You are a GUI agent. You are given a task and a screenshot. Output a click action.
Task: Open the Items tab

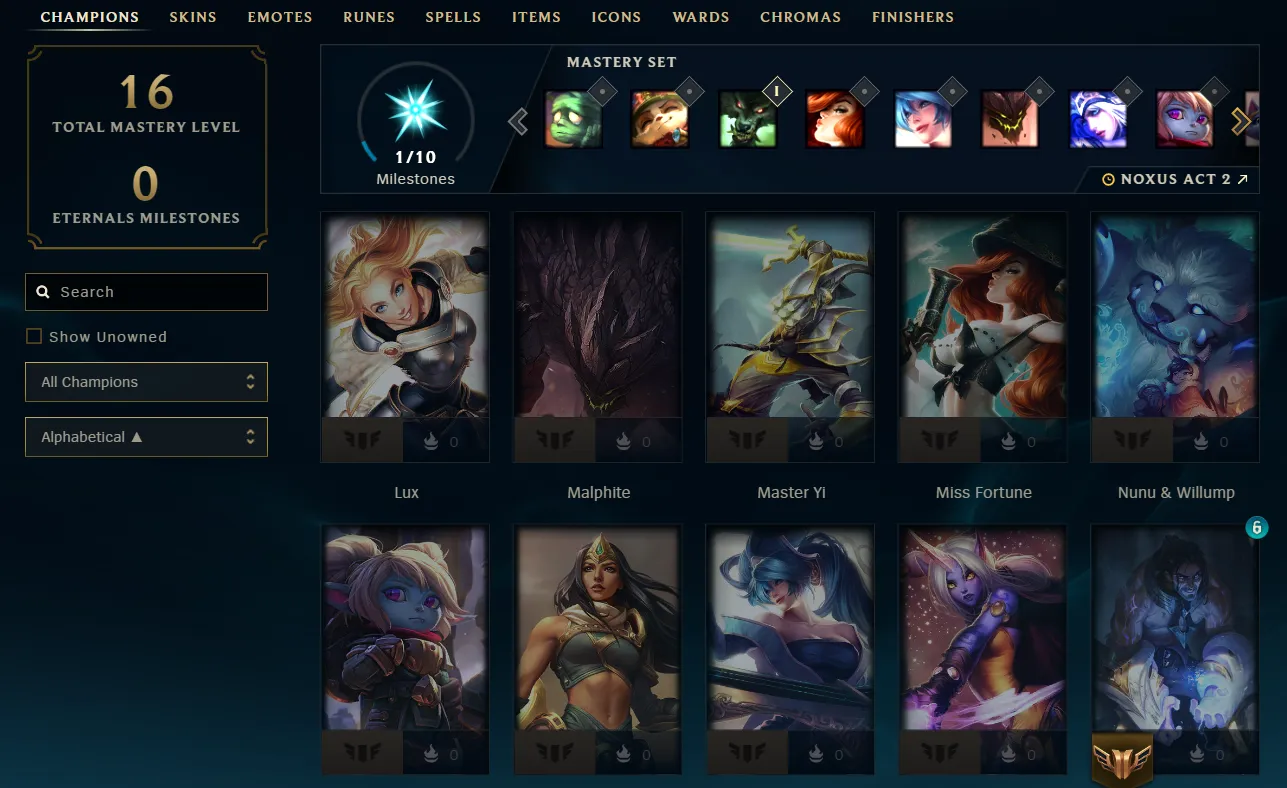tap(536, 17)
